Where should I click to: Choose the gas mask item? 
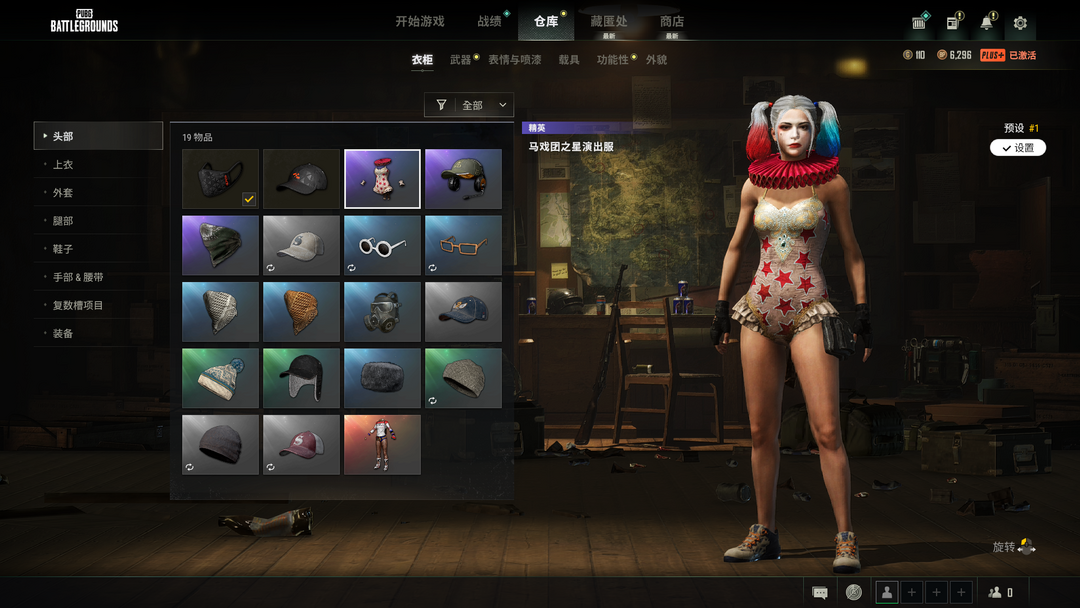tap(382, 312)
